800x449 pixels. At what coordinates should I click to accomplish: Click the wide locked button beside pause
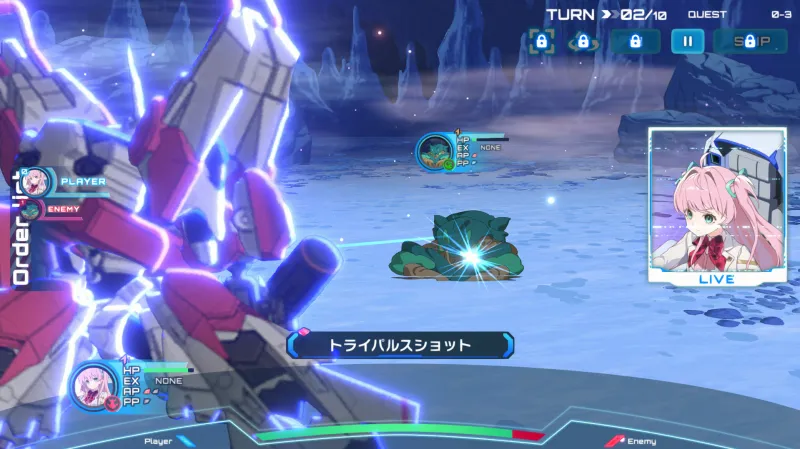(635, 42)
